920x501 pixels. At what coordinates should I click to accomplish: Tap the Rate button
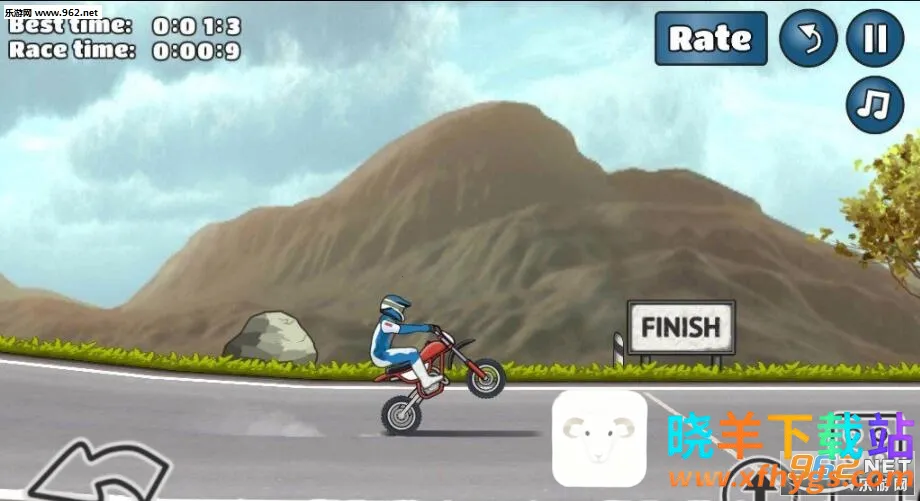click(x=710, y=39)
